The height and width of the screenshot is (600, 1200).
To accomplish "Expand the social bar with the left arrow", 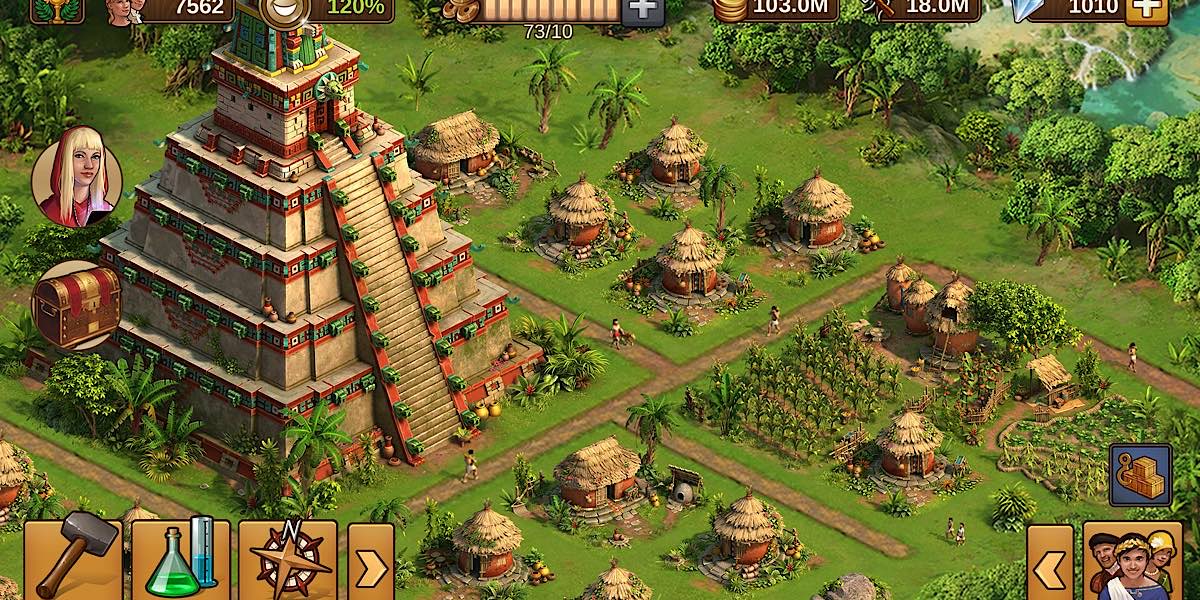I will click(x=1049, y=567).
